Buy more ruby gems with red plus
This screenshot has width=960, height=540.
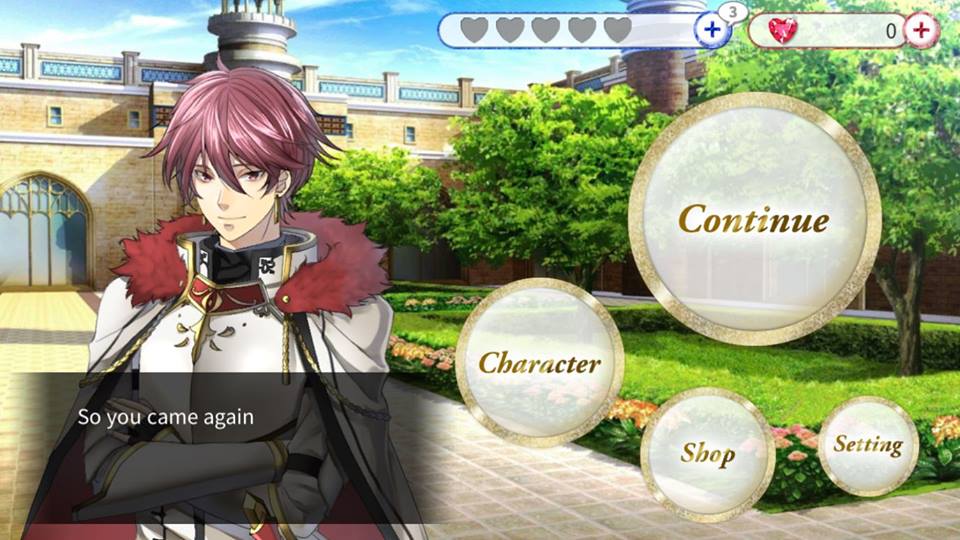pos(921,30)
